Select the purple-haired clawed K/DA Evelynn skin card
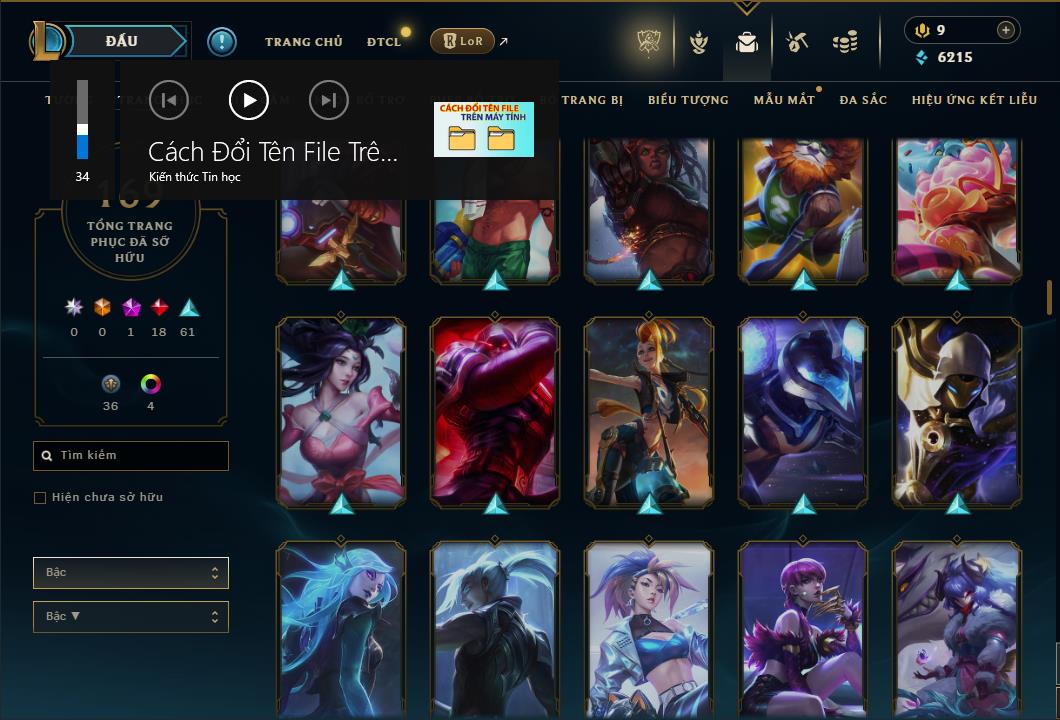The height and width of the screenshot is (720, 1060). 803,630
